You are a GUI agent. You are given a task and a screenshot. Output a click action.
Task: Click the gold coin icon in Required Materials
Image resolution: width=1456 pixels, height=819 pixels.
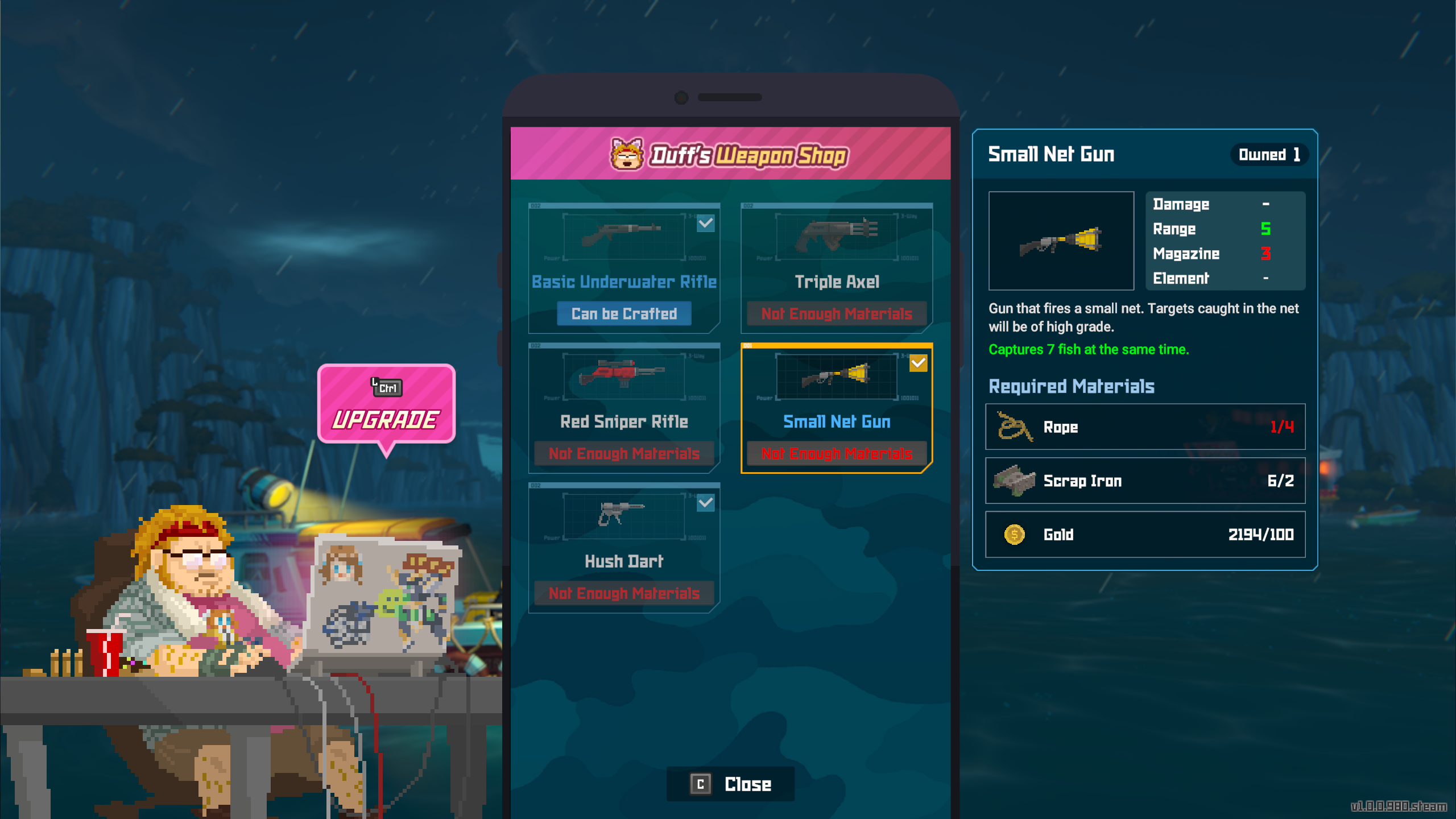click(x=1014, y=534)
